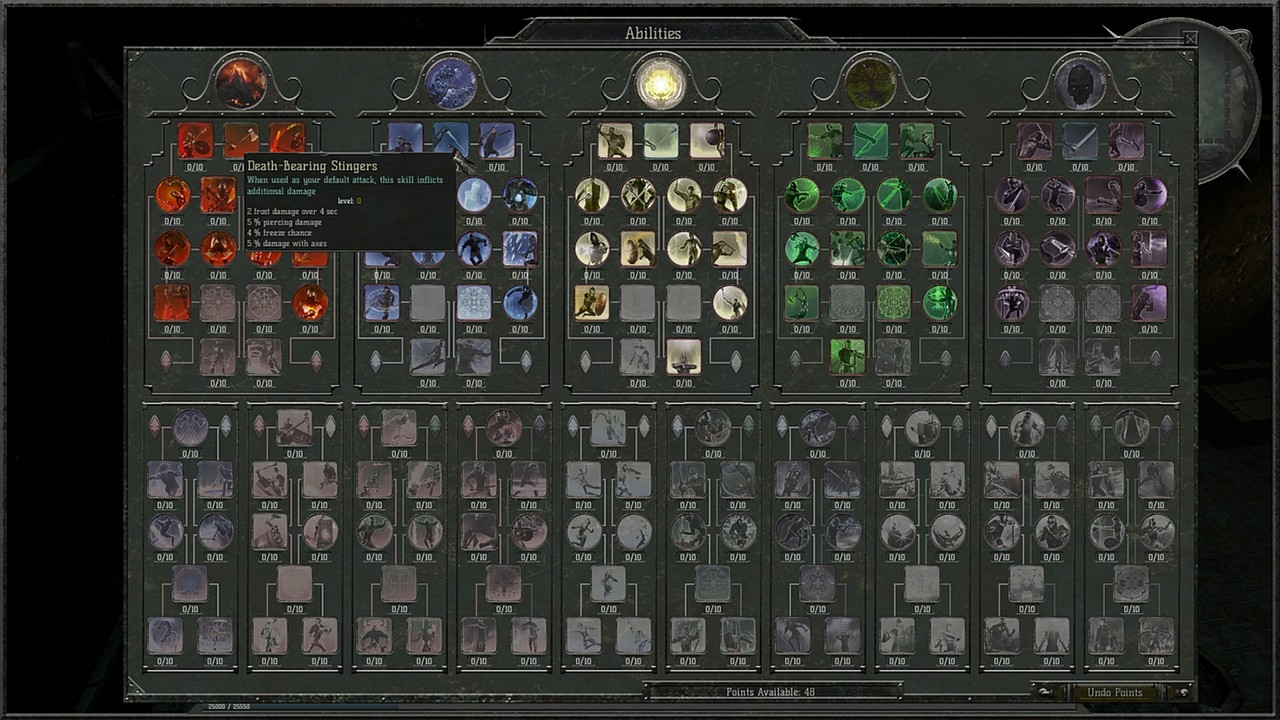
Task: Select the green armored warrior skill
Action: click(847, 356)
